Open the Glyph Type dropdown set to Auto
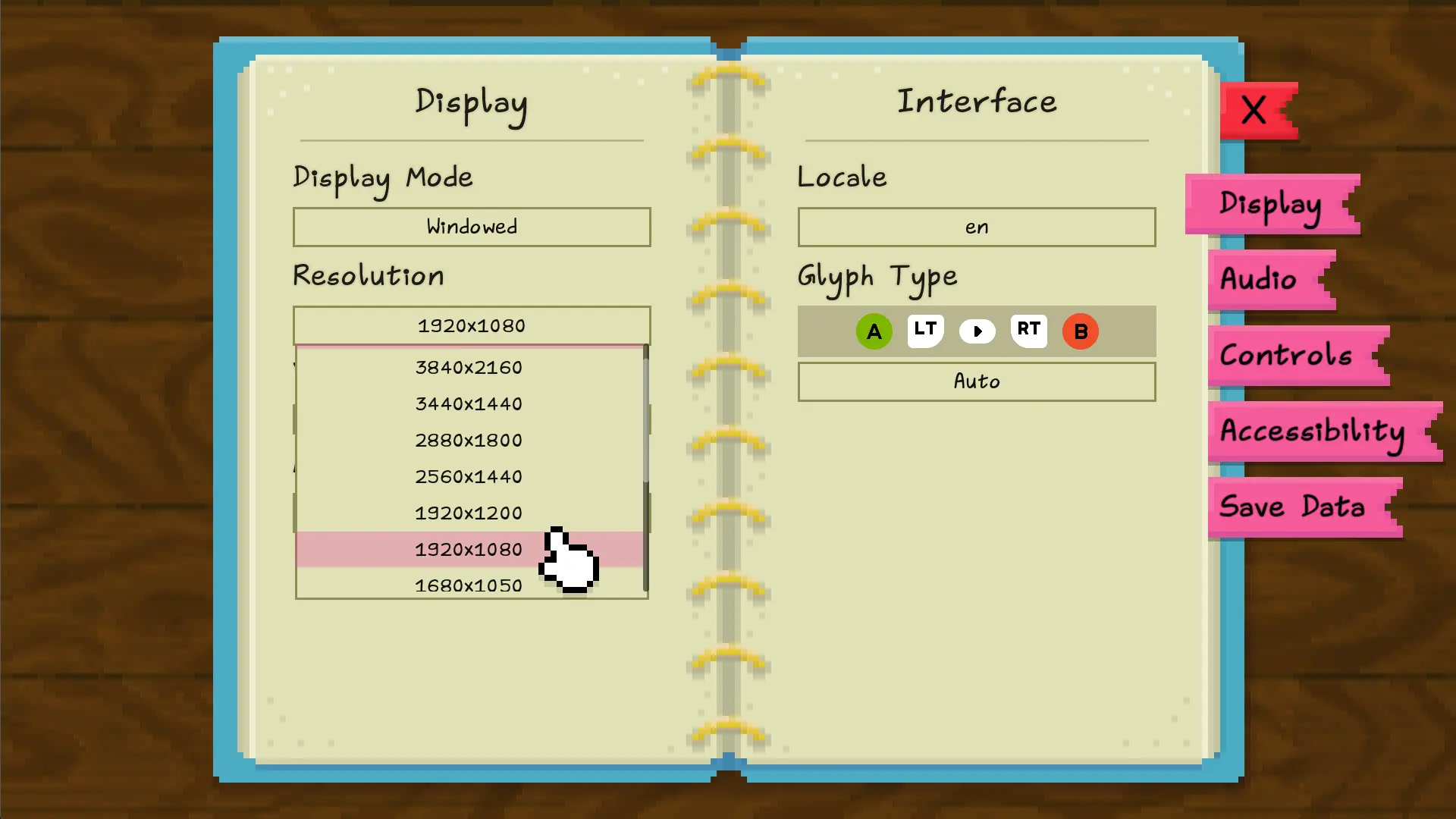Screen dimensions: 1456x819 (x=977, y=381)
